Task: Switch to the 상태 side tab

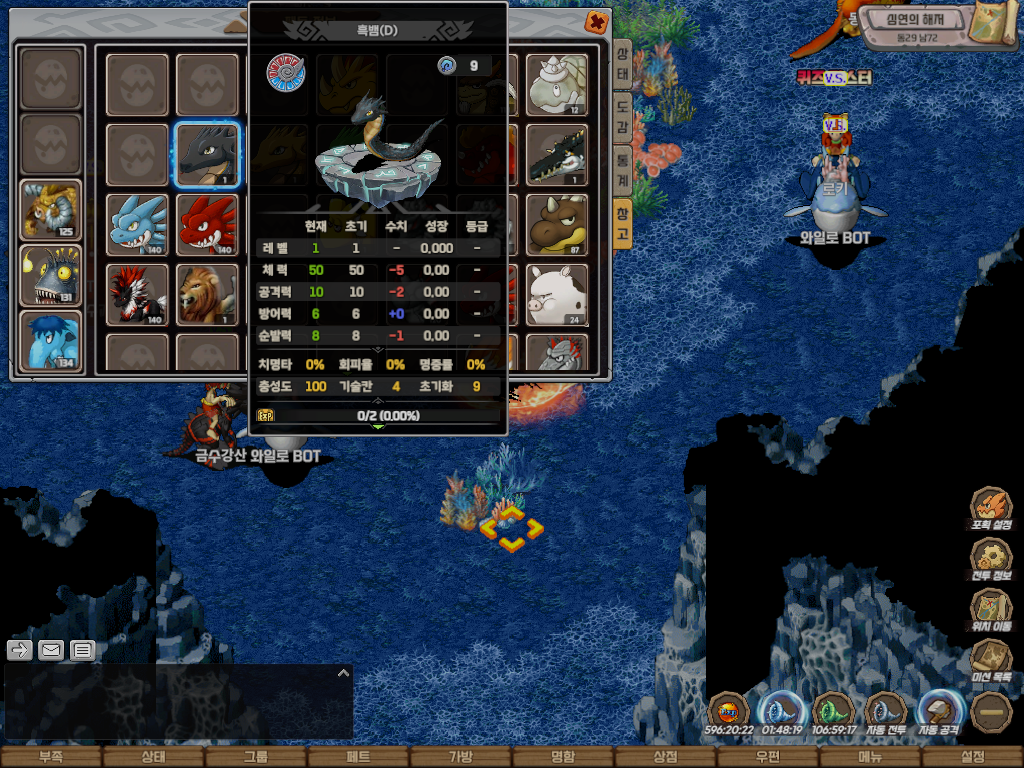Action: pos(622,66)
